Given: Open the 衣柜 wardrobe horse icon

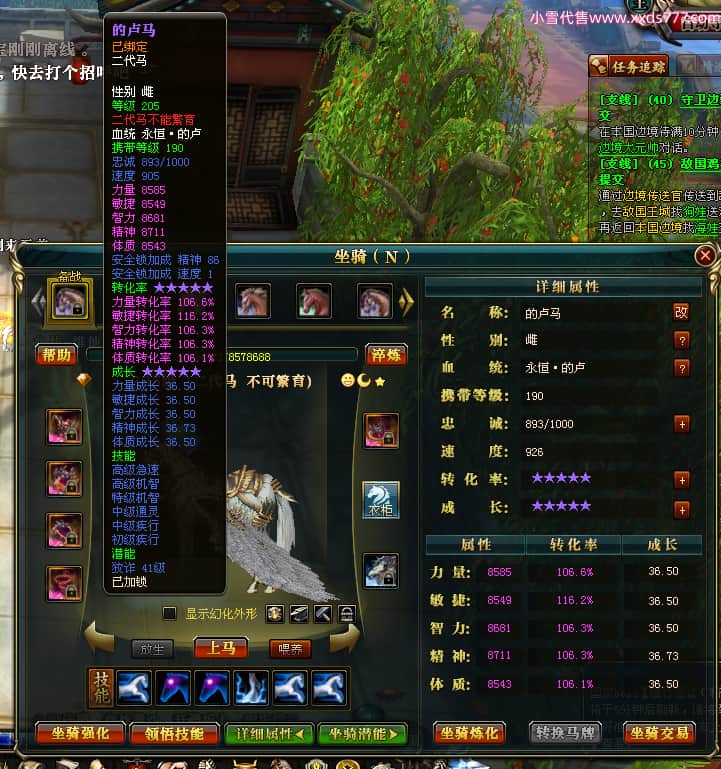Looking at the screenshot, I should pos(381,500).
